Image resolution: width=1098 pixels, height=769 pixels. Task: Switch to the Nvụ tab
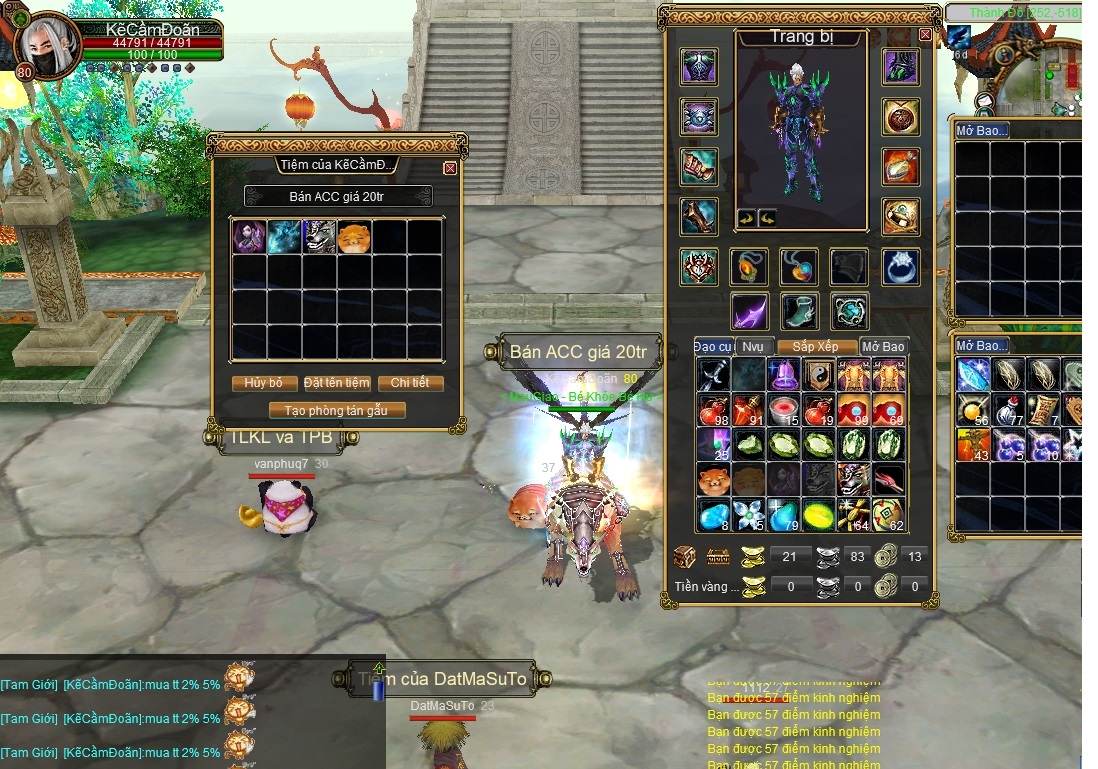tap(752, 346)
